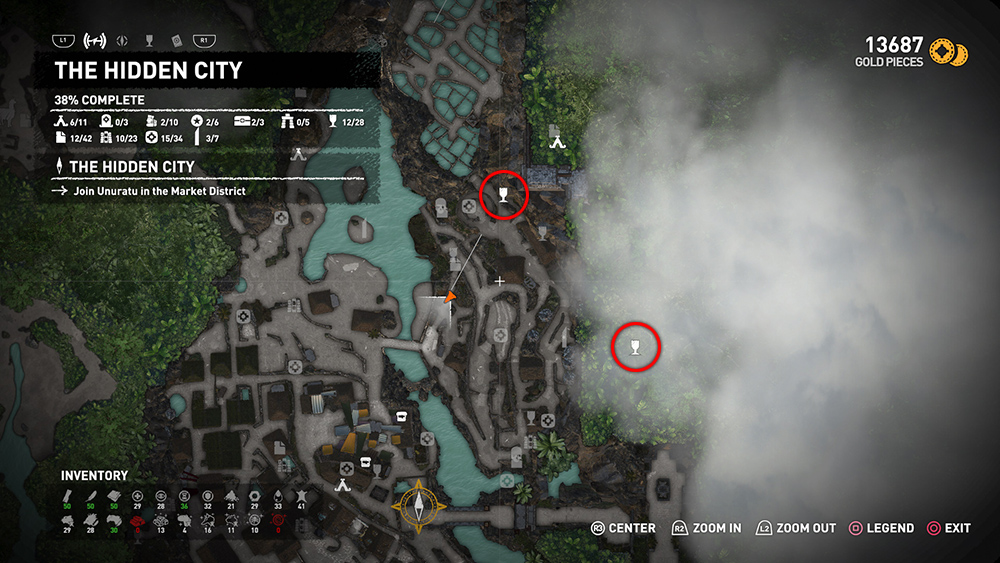Switch to the chalice artifacts tab
This screenshot has height=563, width=1000.
point(150,41)
